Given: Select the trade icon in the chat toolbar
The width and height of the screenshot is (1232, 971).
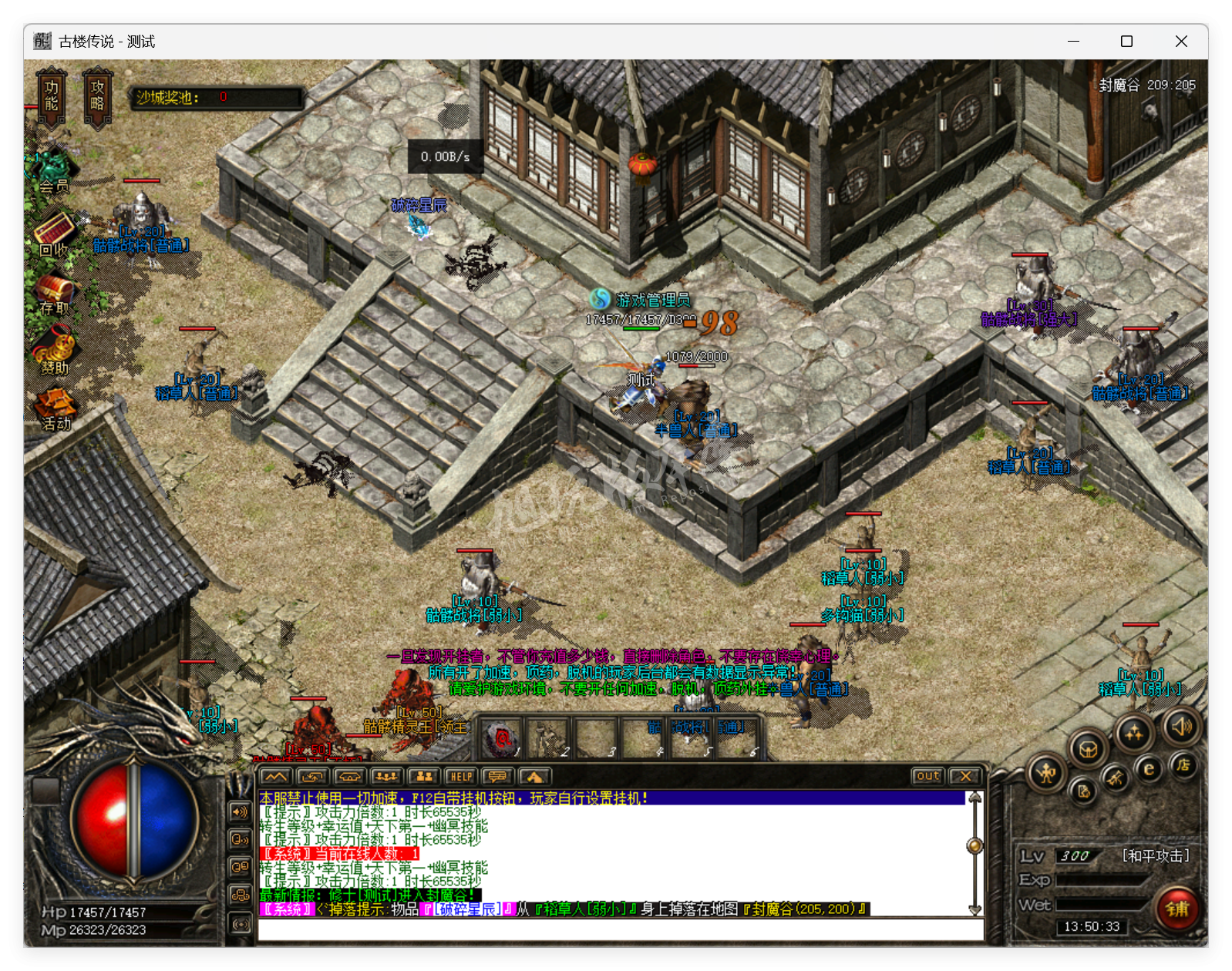Looking at the screenshot, I should [313, 777].
